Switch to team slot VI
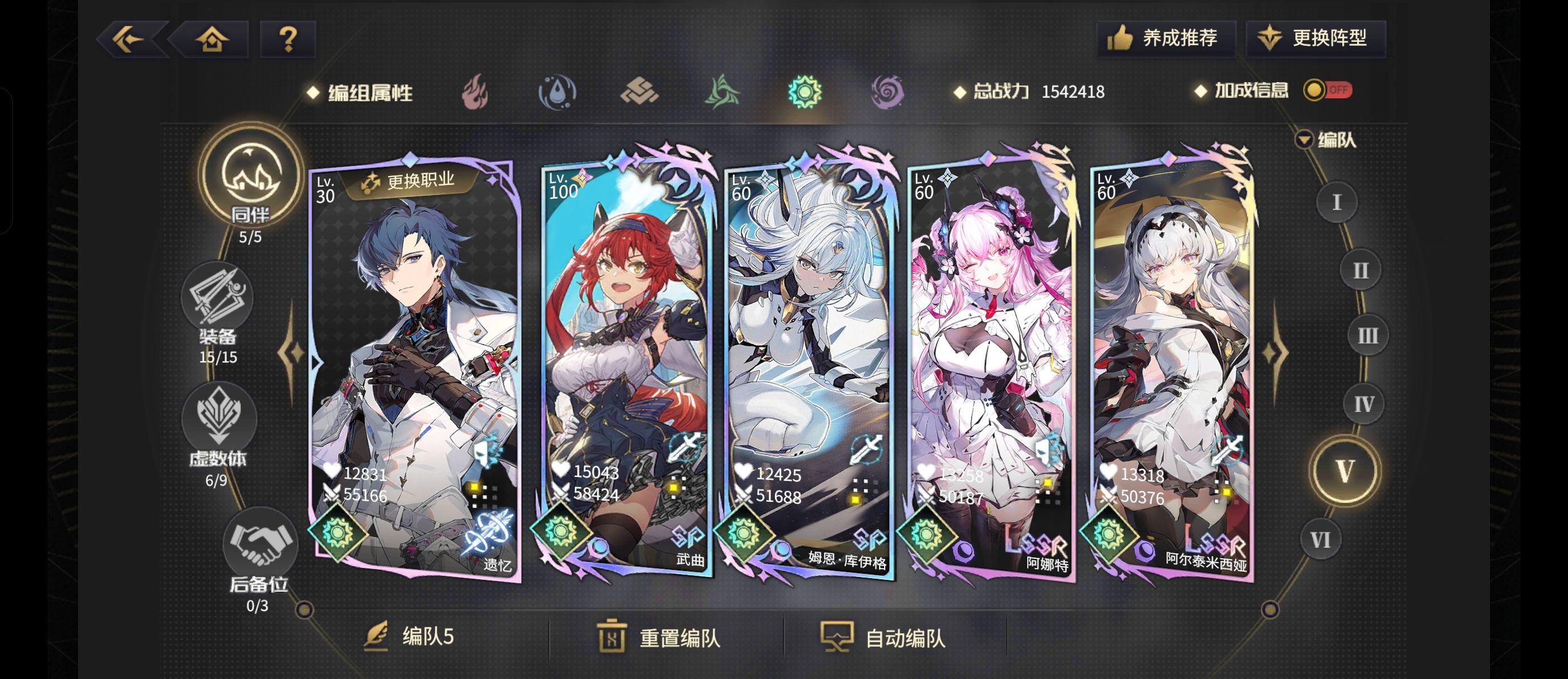1568x679 pixels. (x=1321, y=539)
